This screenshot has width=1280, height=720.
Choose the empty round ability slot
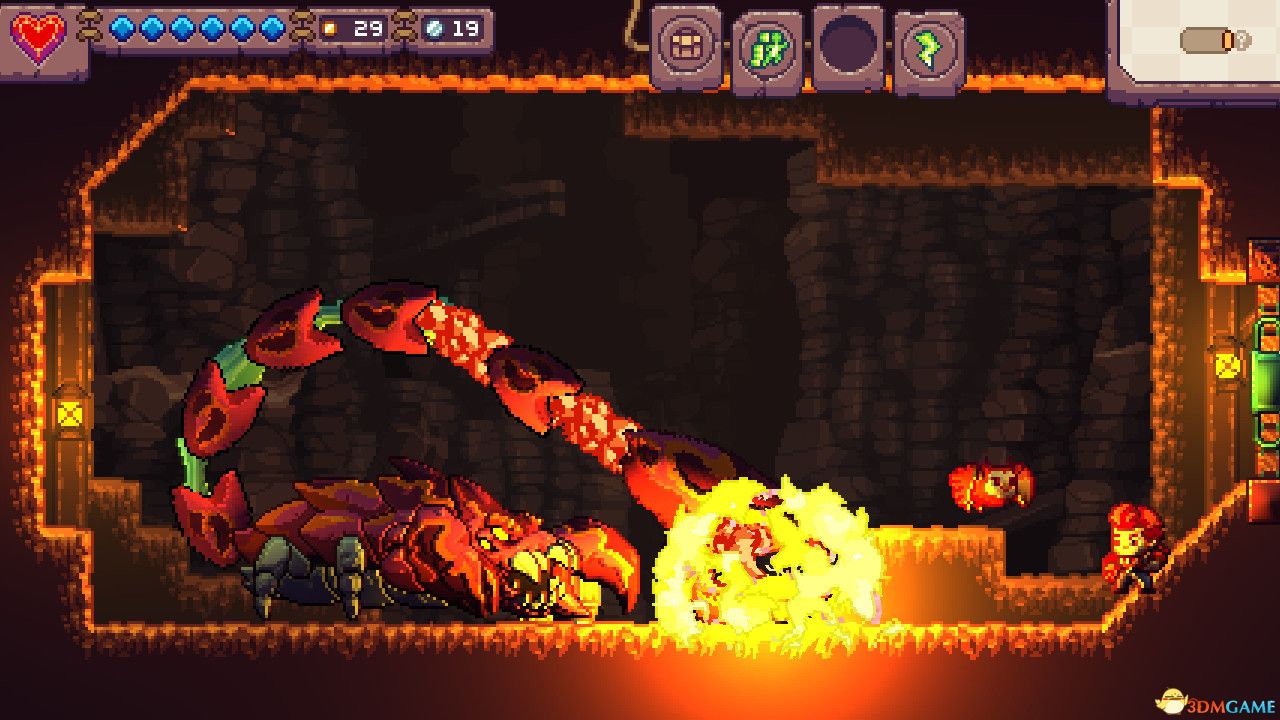pos(848,45)
